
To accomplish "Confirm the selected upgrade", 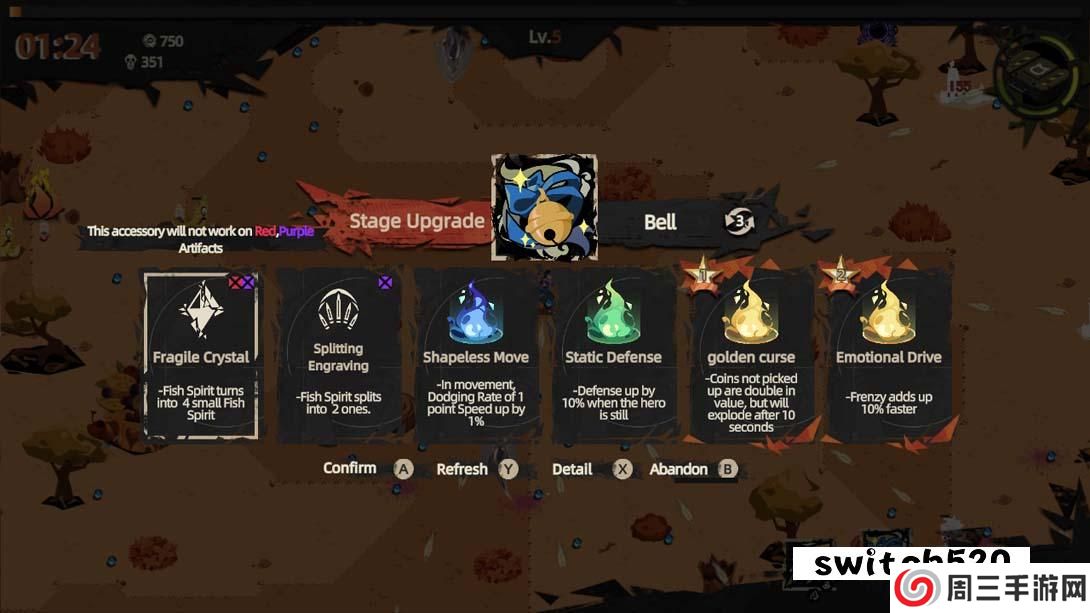I will point(403,469).
